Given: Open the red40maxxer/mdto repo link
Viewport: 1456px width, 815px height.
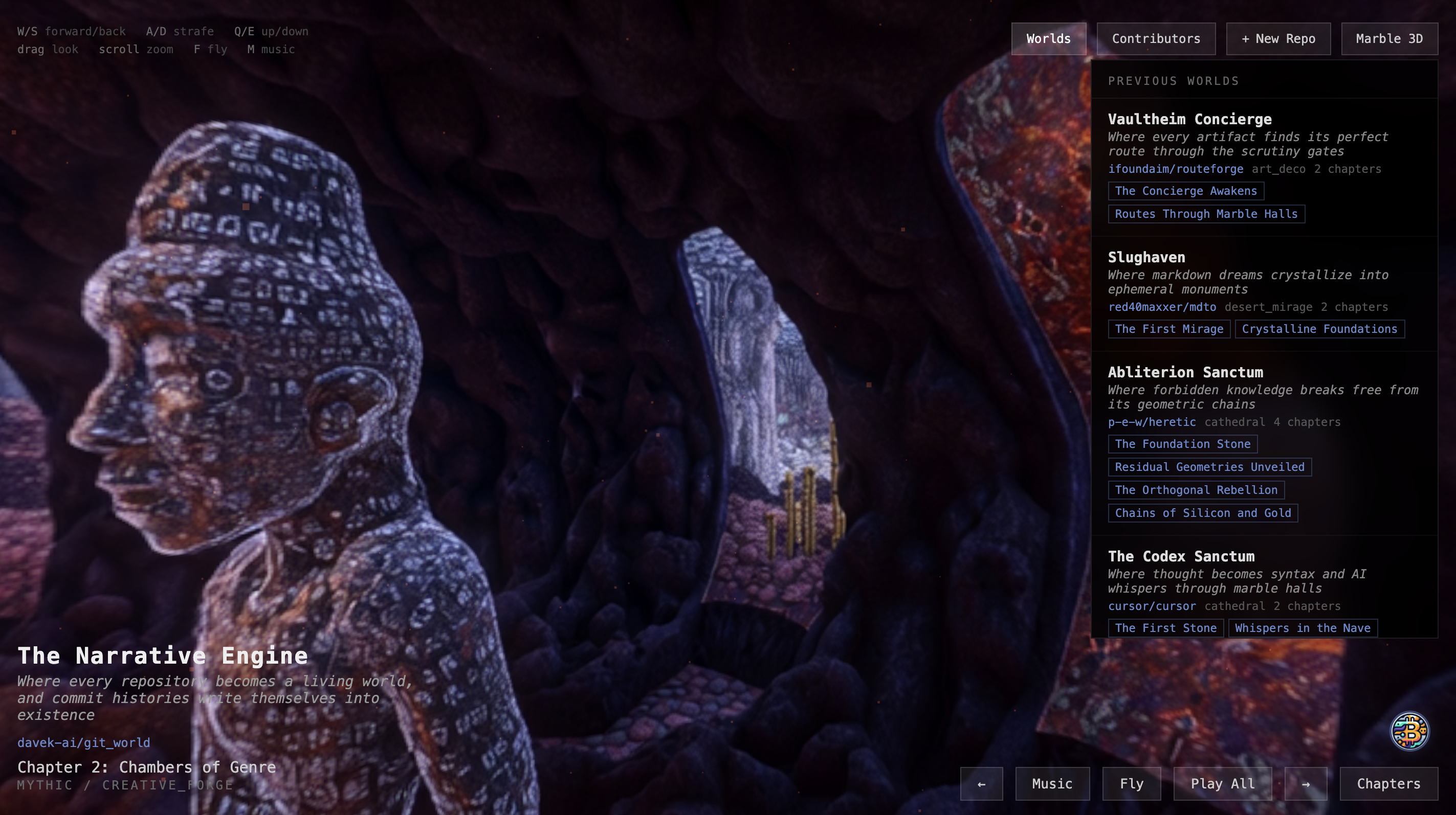Looking at the screenshot, I should (x=1161, y=307).
